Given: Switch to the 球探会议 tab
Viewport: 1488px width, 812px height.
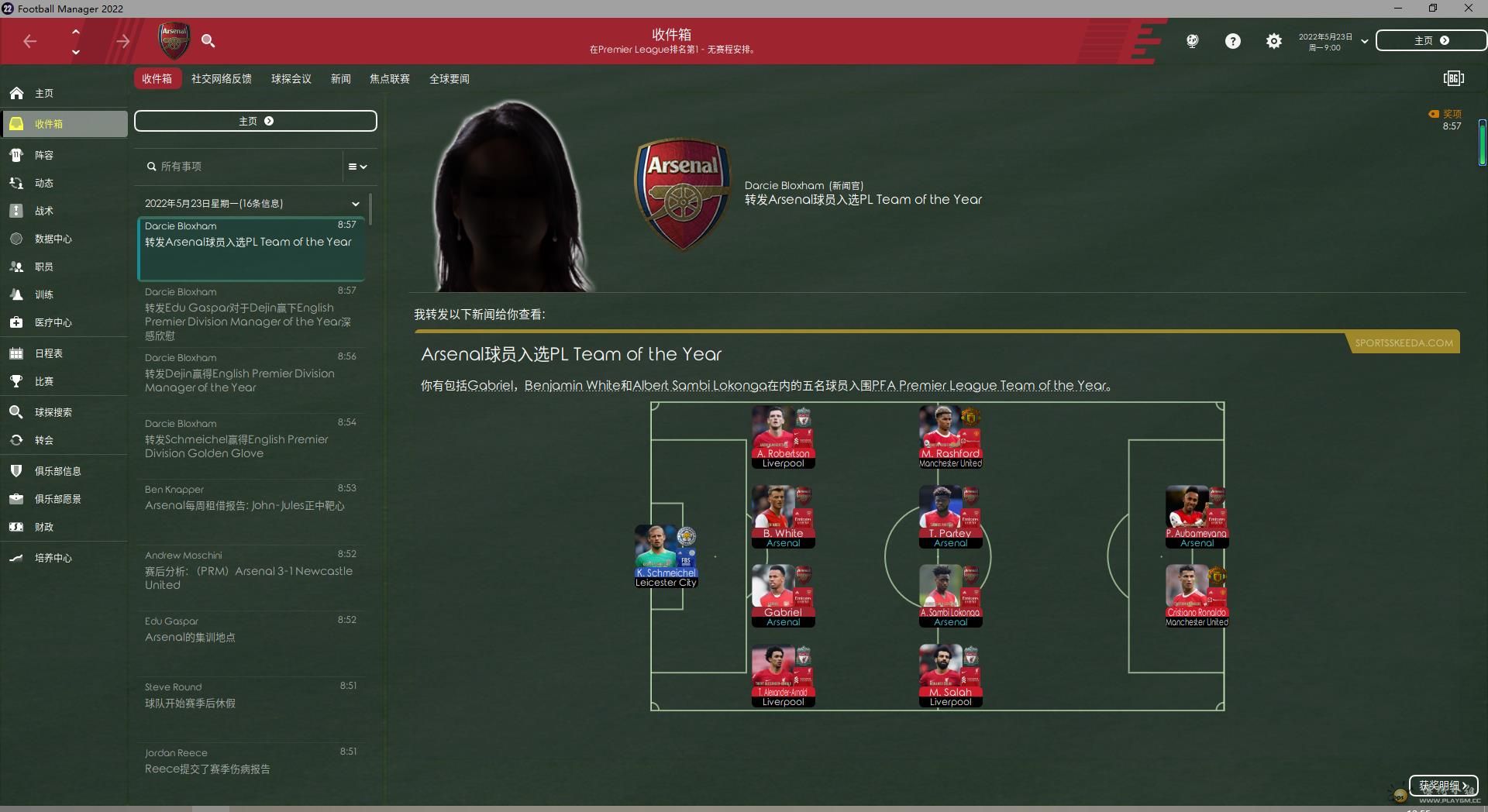Looking at the screenshot, I should [x=291, y=79].
